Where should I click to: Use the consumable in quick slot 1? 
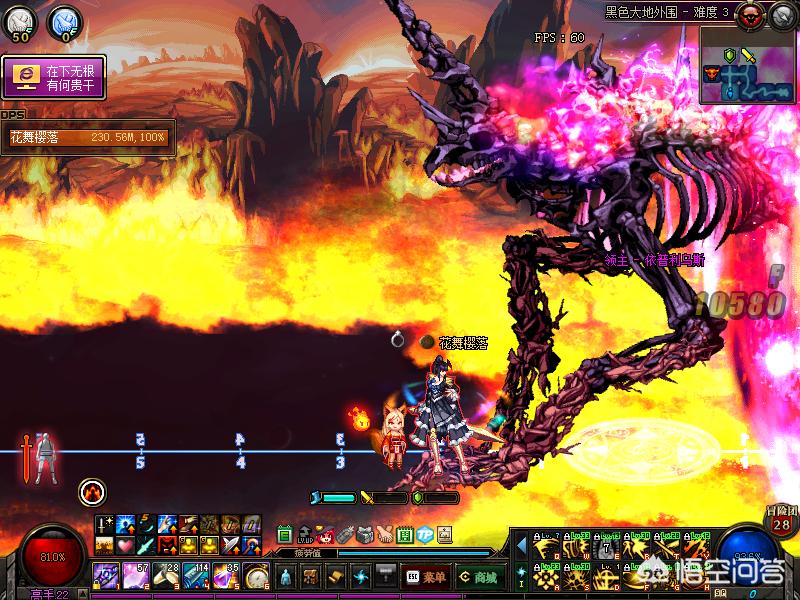click(107, 576)
